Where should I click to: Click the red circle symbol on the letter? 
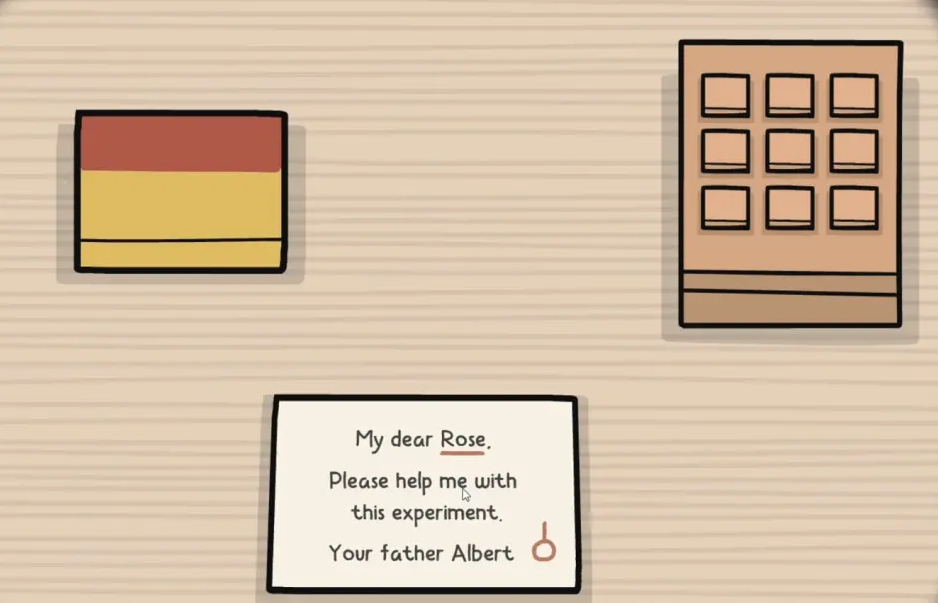coord(543,549)
